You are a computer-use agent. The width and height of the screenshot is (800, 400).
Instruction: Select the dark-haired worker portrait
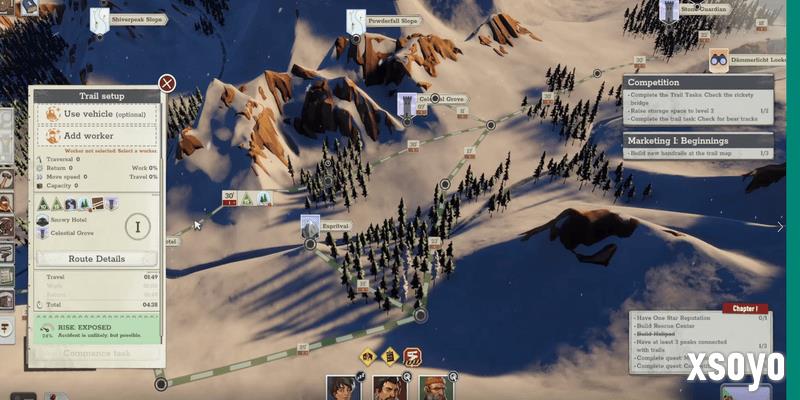pos(342,387)
